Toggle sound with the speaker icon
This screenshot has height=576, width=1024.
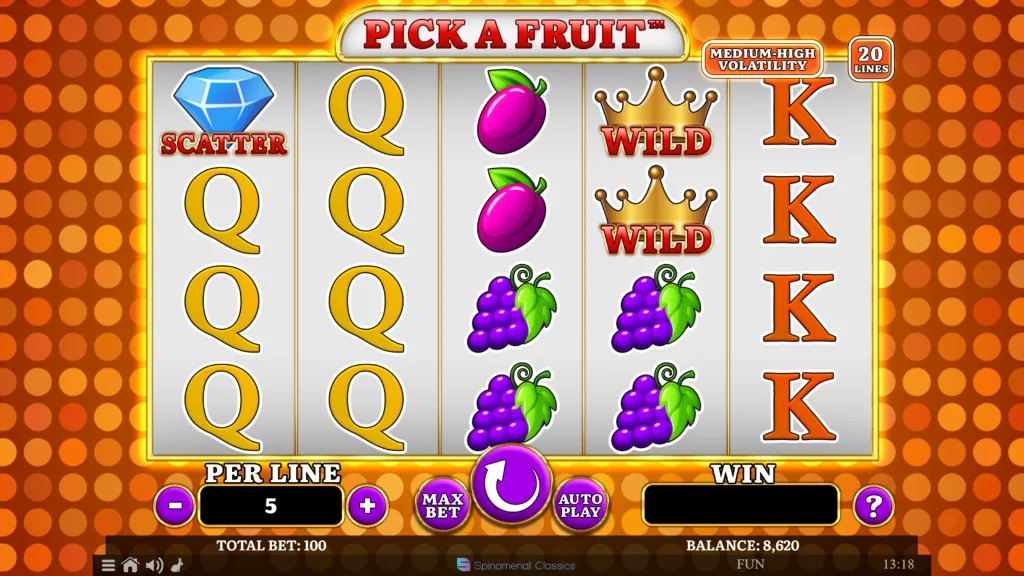(x=153, y=565)
